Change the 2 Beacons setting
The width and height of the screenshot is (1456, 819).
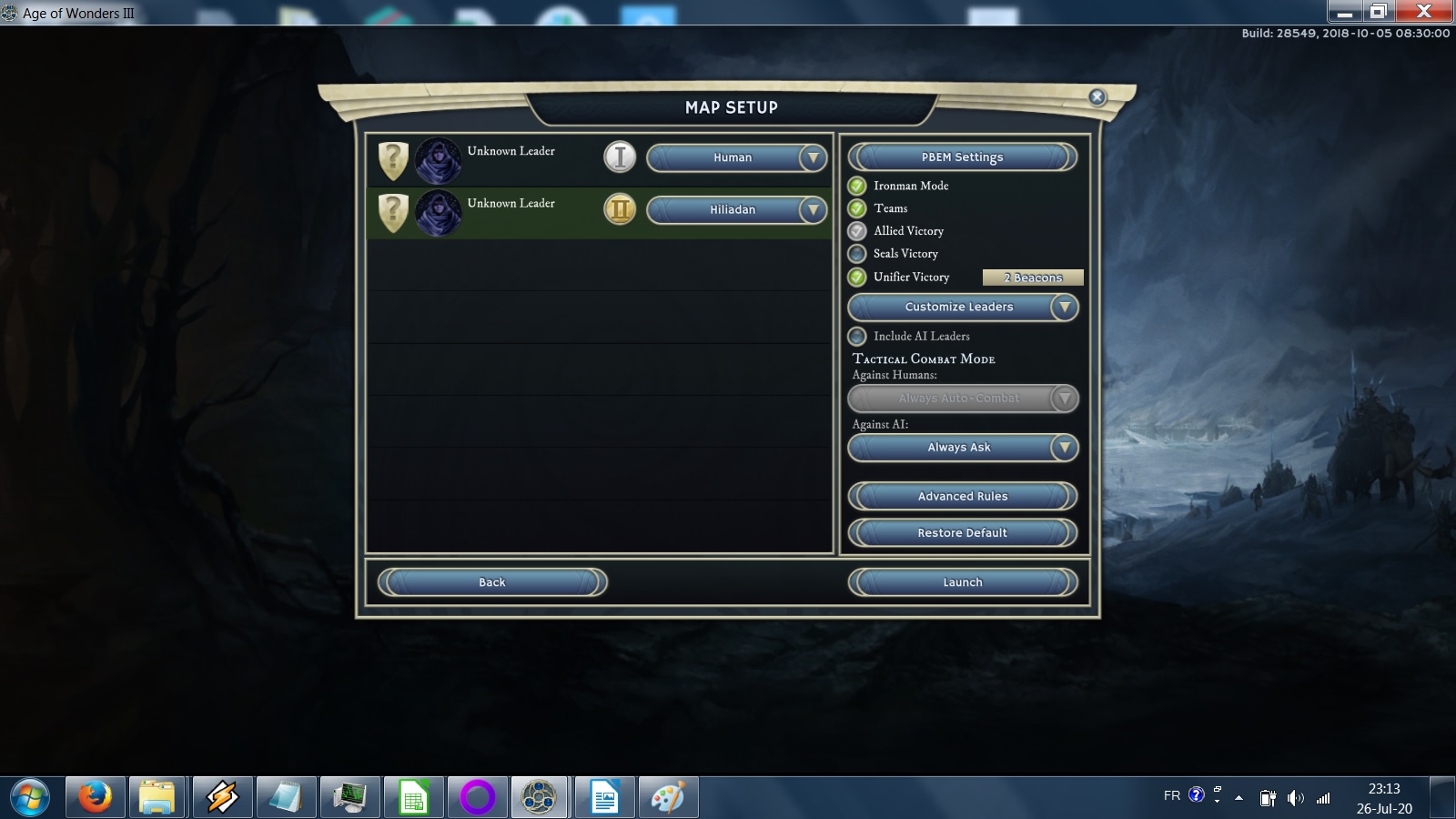(x=1033, y=278)
